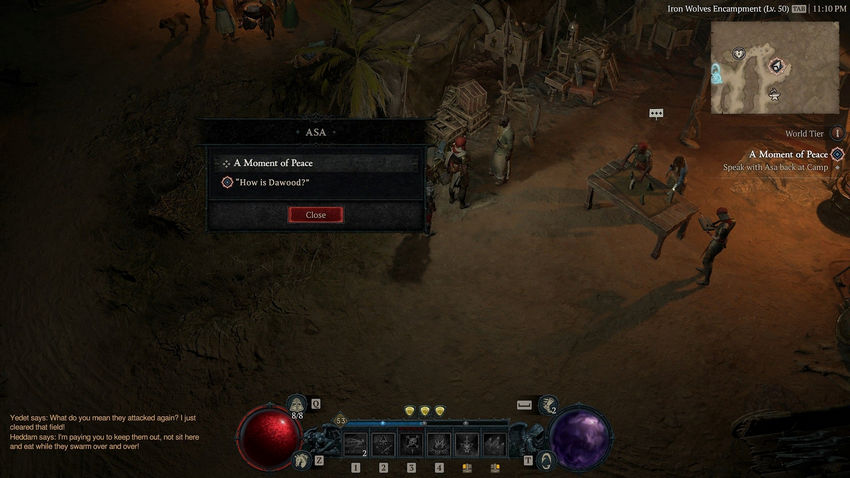
Task: Click the dragon-shaped icon above the purple orb
Action: click(x=548, y=405)
